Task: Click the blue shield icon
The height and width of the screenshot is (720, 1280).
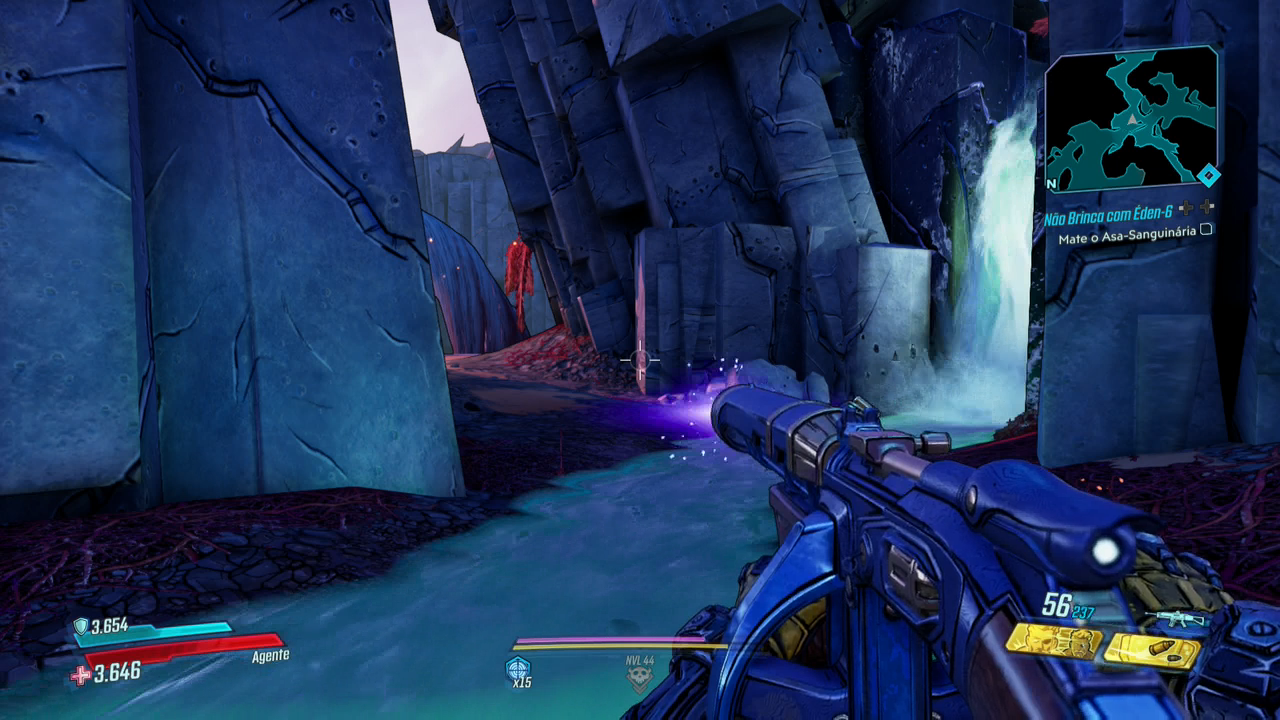Action: tap(80, 626)
